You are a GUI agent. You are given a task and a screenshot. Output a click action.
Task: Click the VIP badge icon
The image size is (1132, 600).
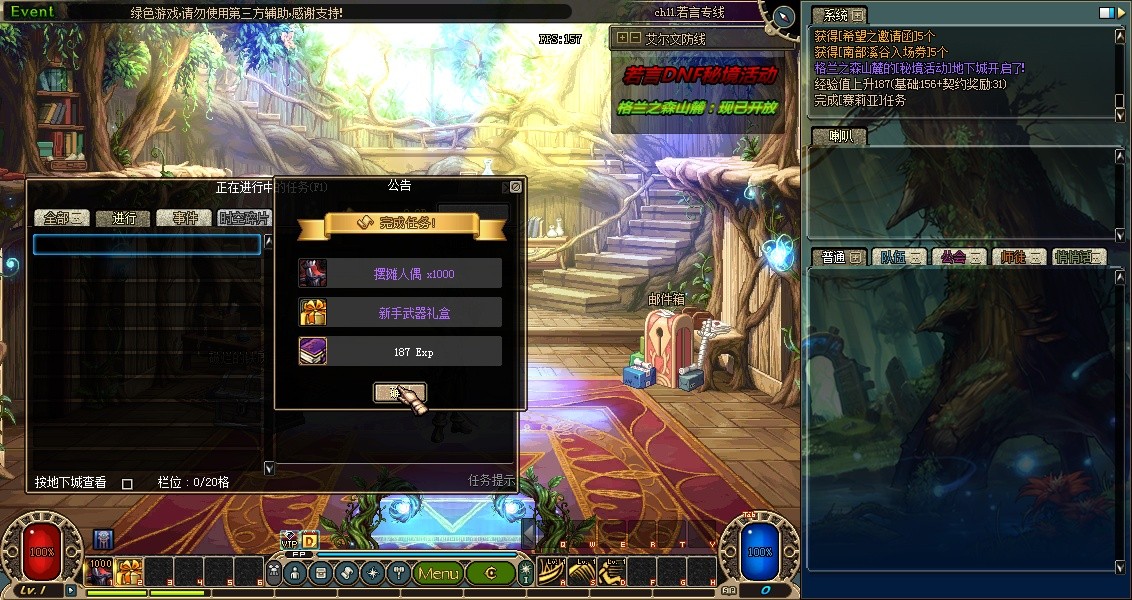point(290,541)
